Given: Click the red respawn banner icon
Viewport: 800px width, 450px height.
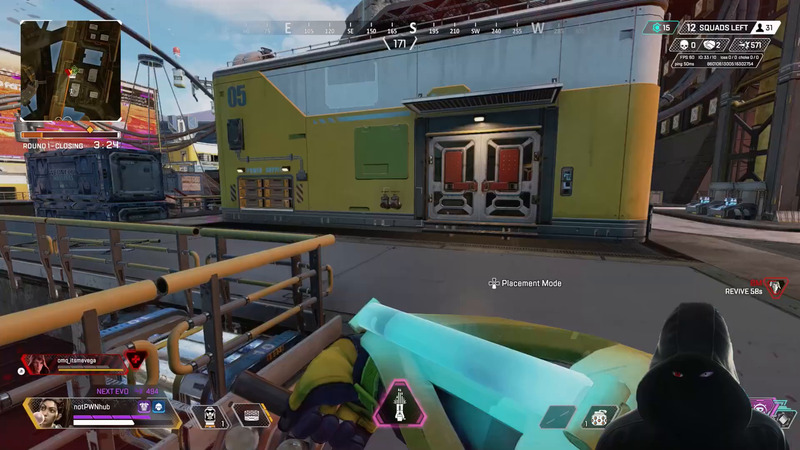Looking at the screenshot, I should point(134,361).
